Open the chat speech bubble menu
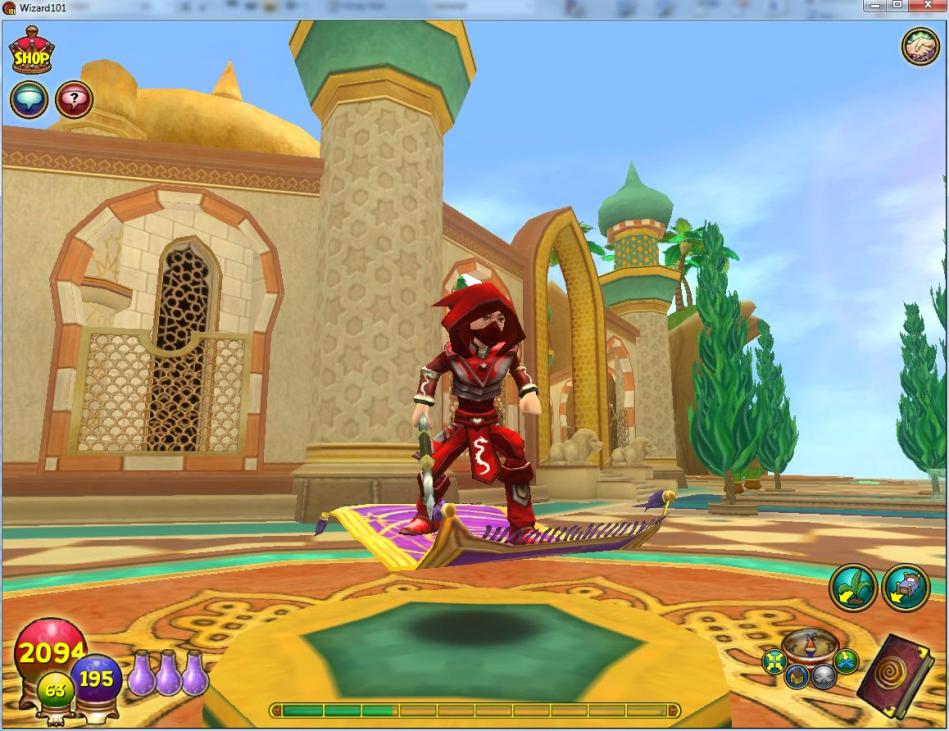This screenshot has width=949, height=731. [x=29, y=100]
